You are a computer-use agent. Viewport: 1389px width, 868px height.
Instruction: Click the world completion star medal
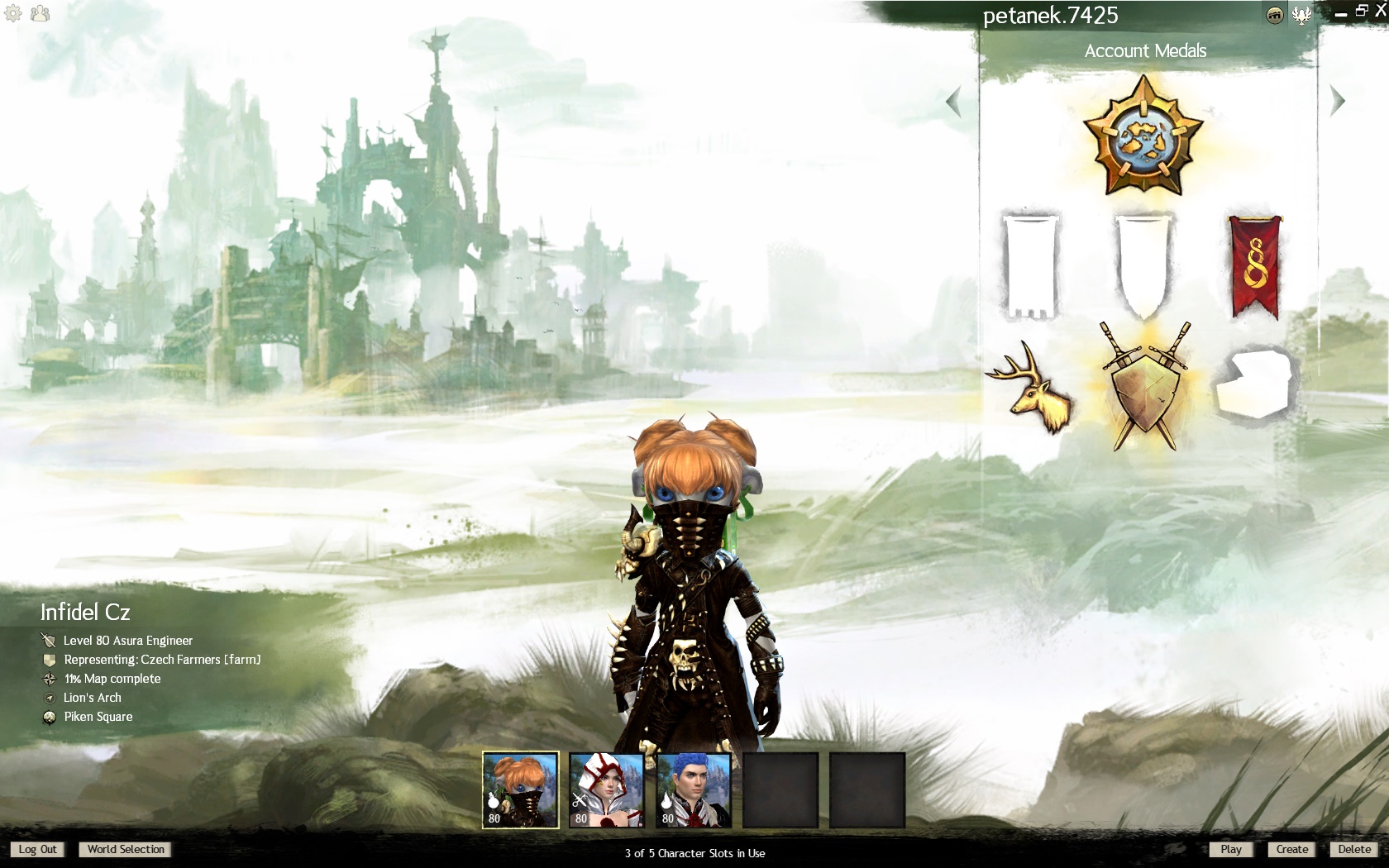(1143, 136)
